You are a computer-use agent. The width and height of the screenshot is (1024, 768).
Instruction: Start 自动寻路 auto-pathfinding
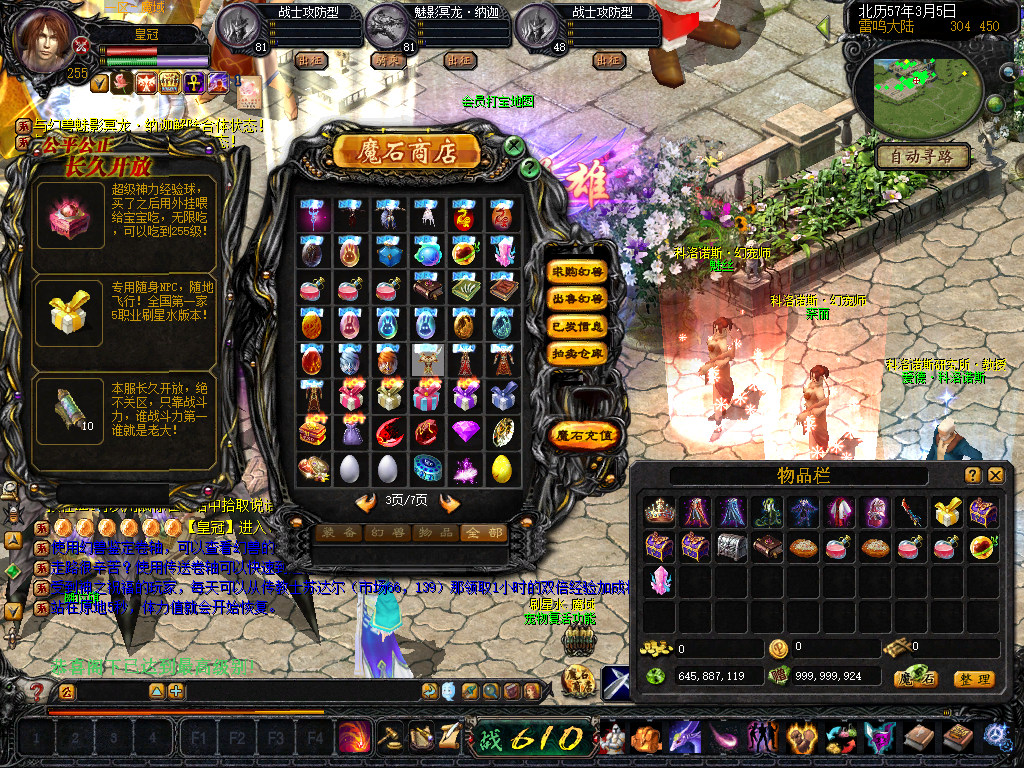point(922,156)
